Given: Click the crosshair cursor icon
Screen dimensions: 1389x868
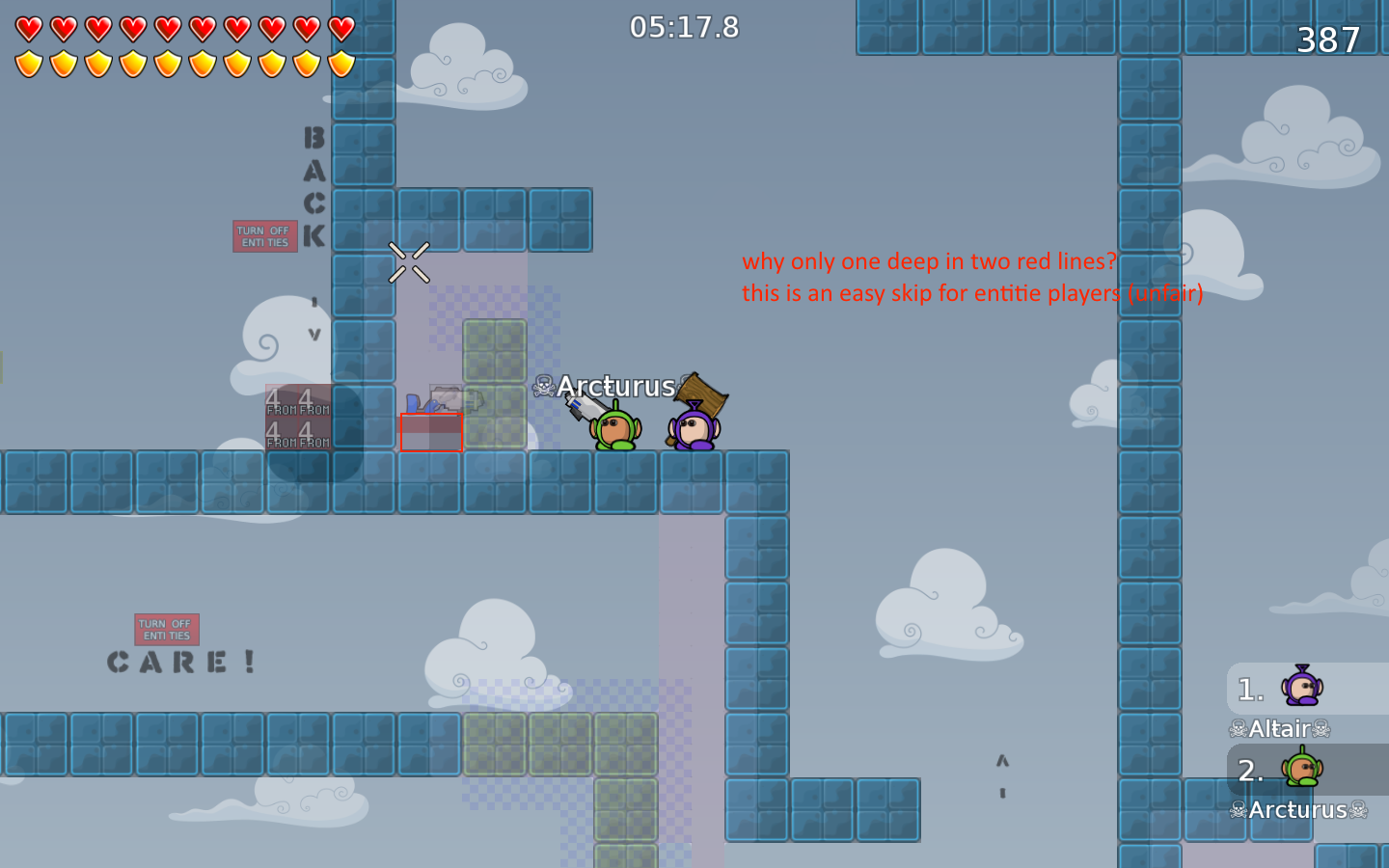Looking at the screenshot, I should [409, 263].
